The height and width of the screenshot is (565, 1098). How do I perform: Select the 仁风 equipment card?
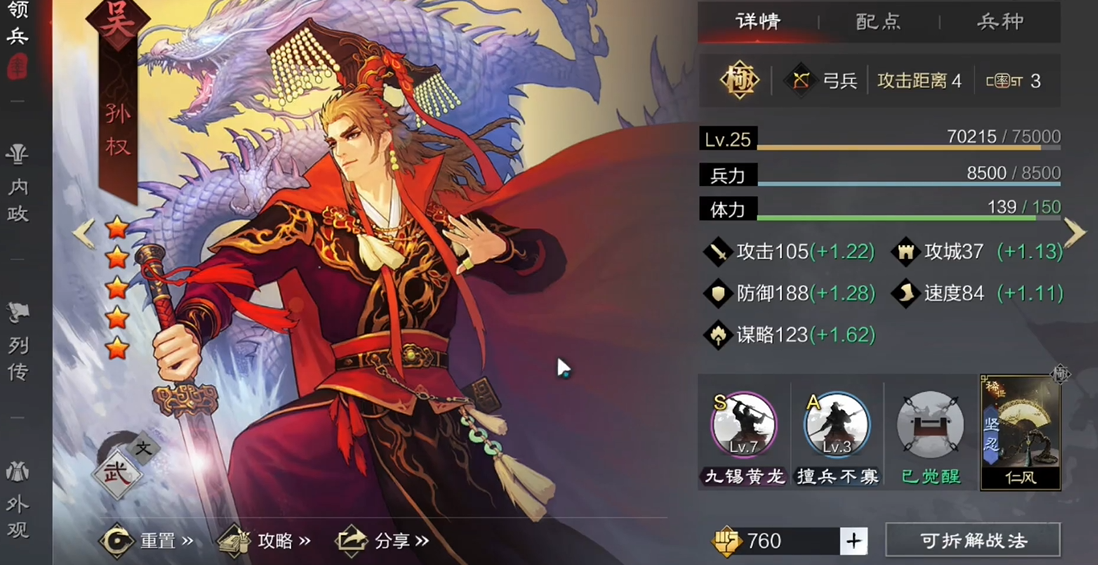(x=1020, y=432)
